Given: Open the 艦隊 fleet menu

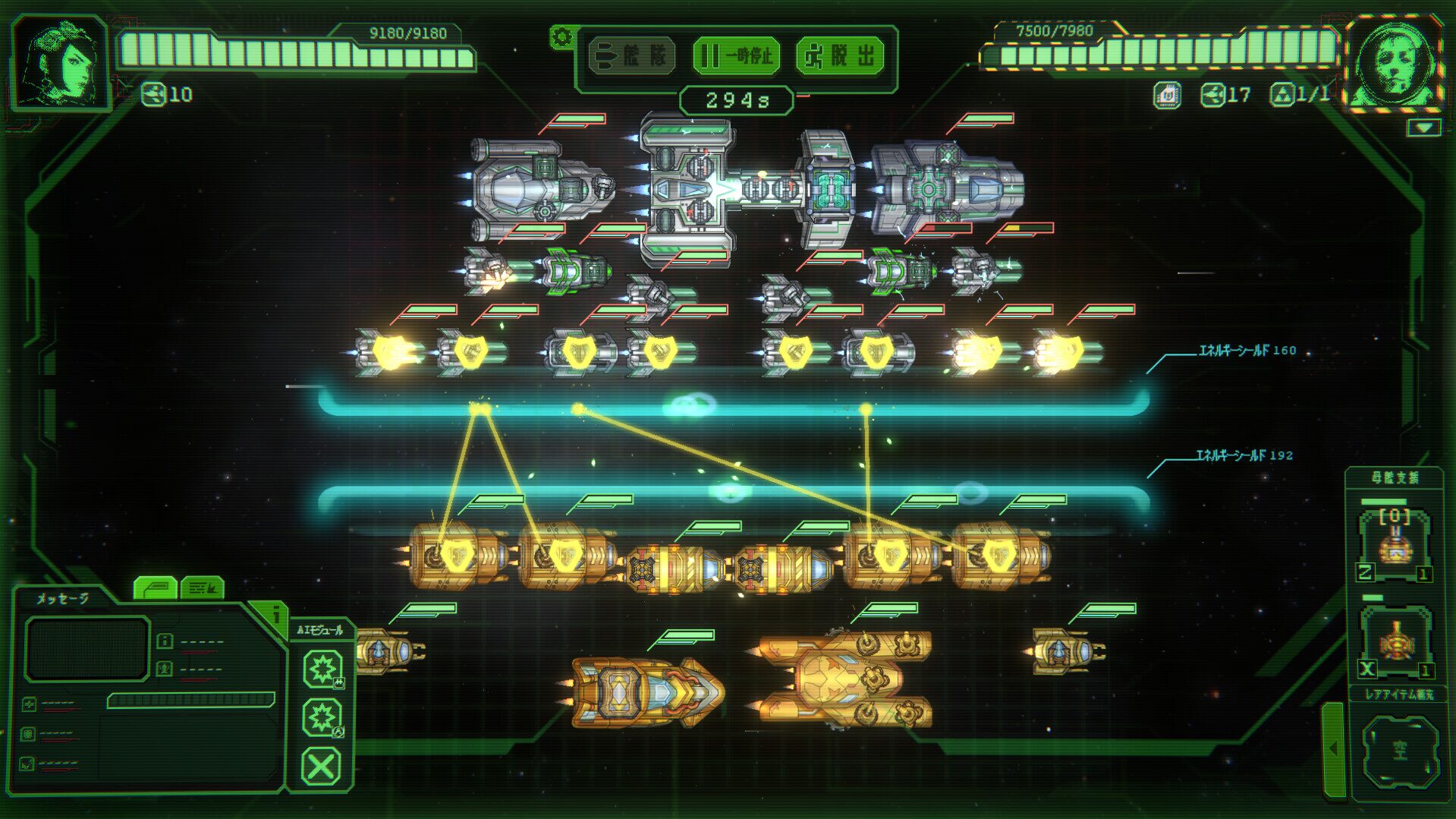Looking at the screenshot, I should click(630, 55).
